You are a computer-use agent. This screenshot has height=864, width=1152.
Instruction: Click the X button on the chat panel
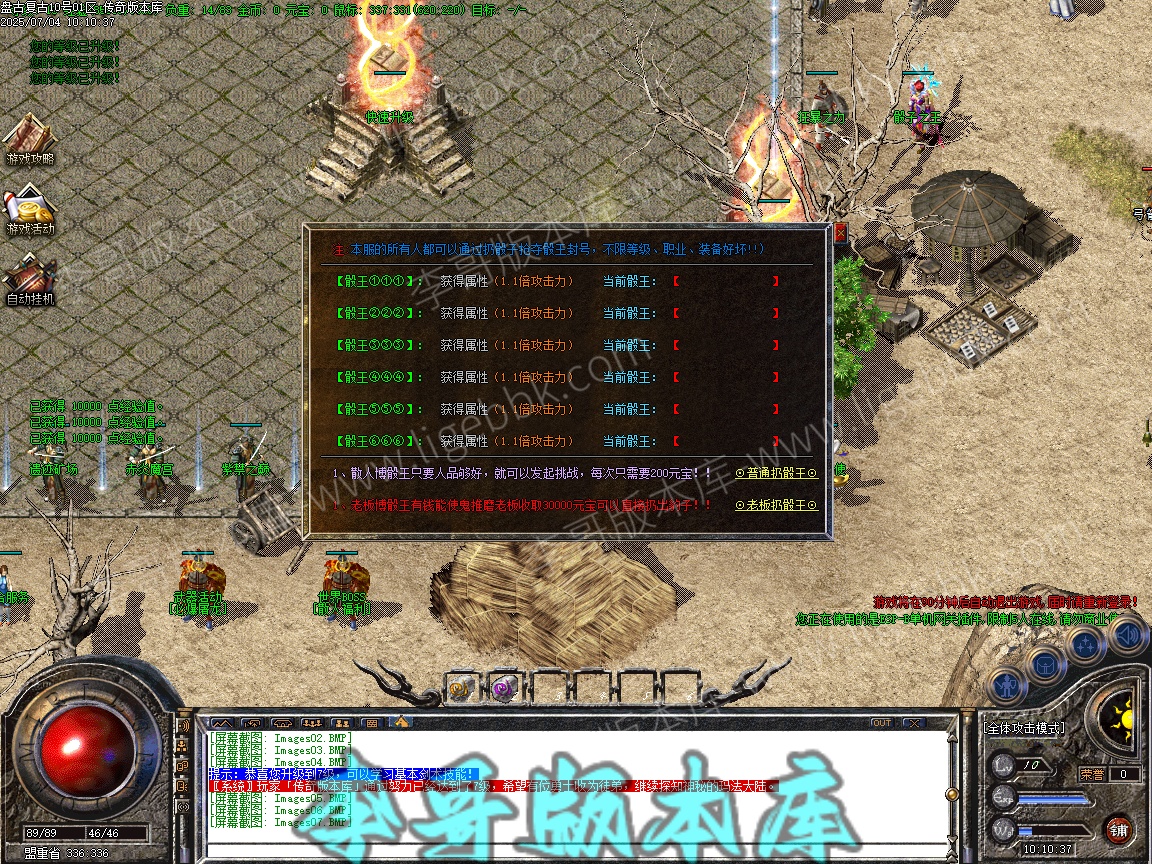[x=913, y=722]
